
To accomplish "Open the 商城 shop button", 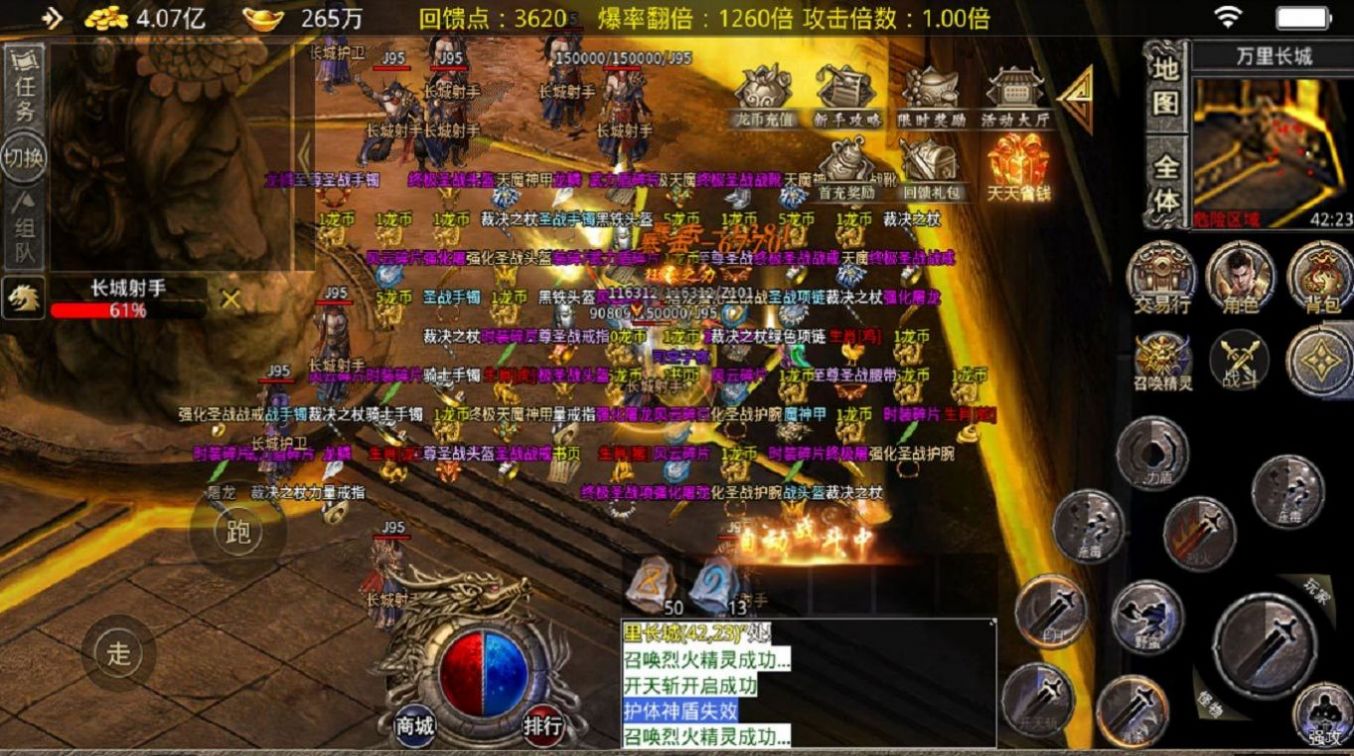I will [x=414, y=725].
